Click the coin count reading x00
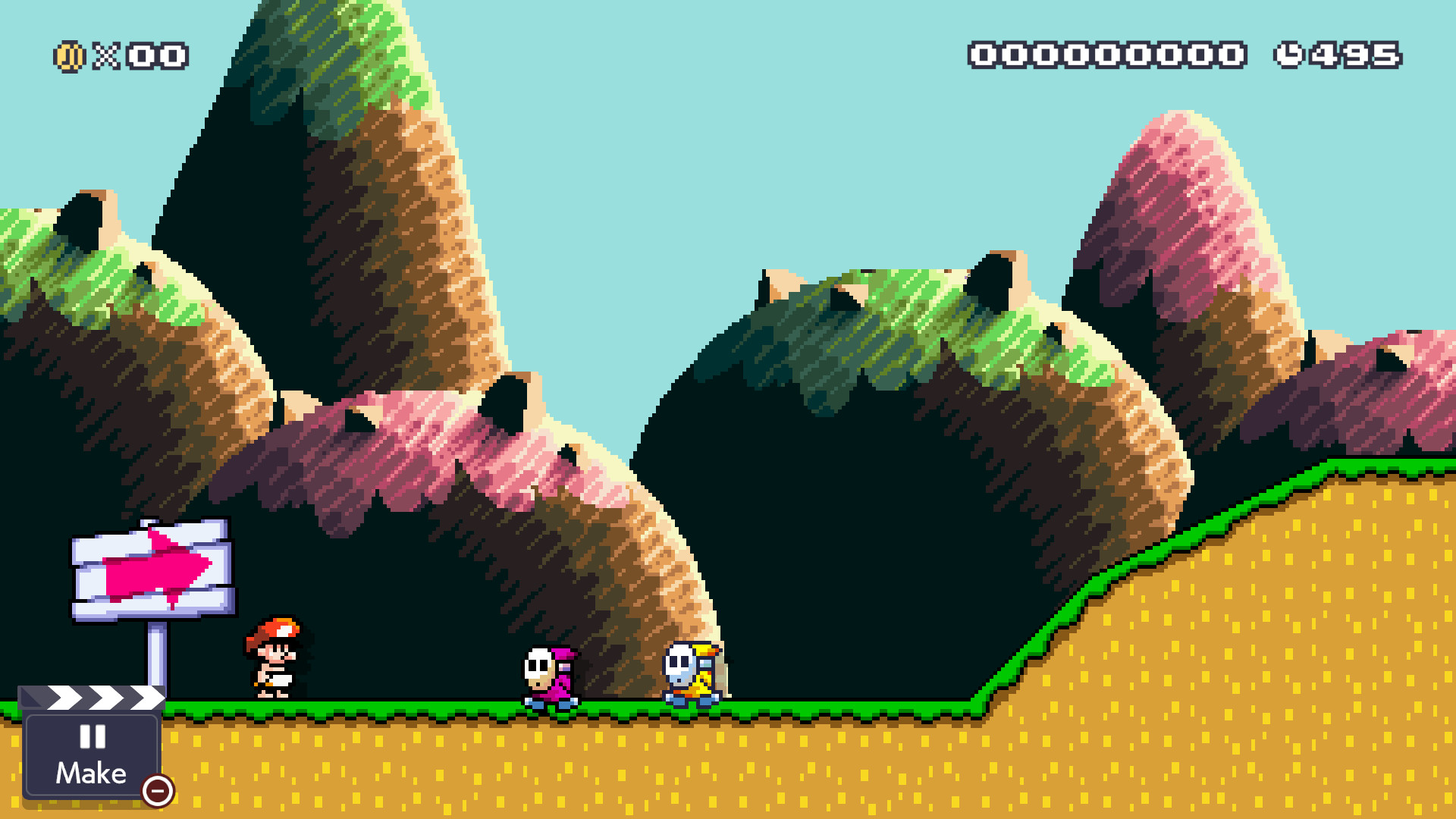The image size is (1456, 819). [x=140, y=55]
